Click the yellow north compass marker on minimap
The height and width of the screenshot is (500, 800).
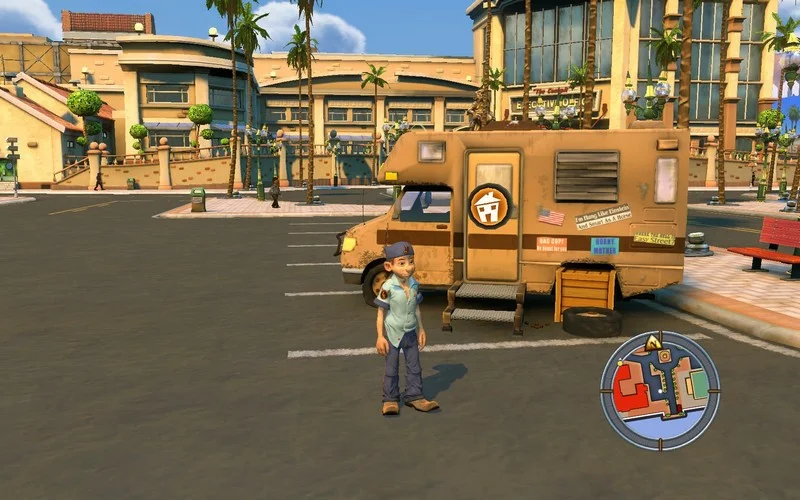coord(653,343)
